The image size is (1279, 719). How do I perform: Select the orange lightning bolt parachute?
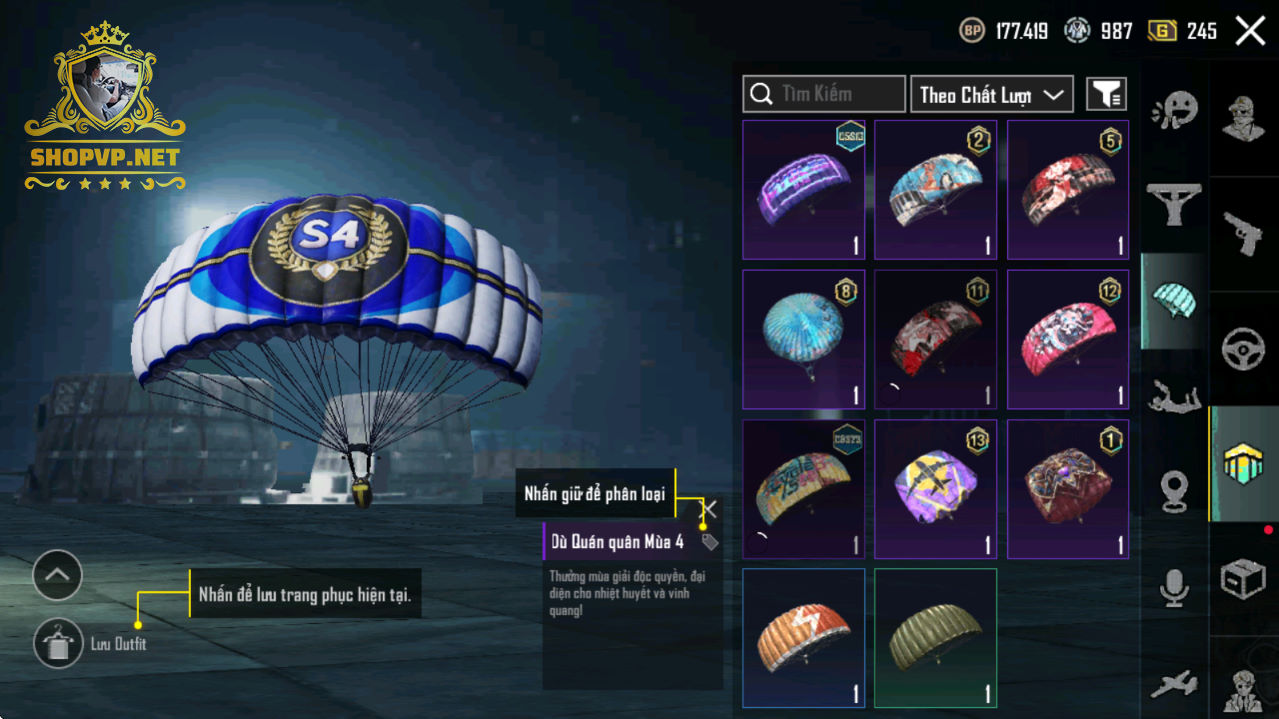[804, 637]
